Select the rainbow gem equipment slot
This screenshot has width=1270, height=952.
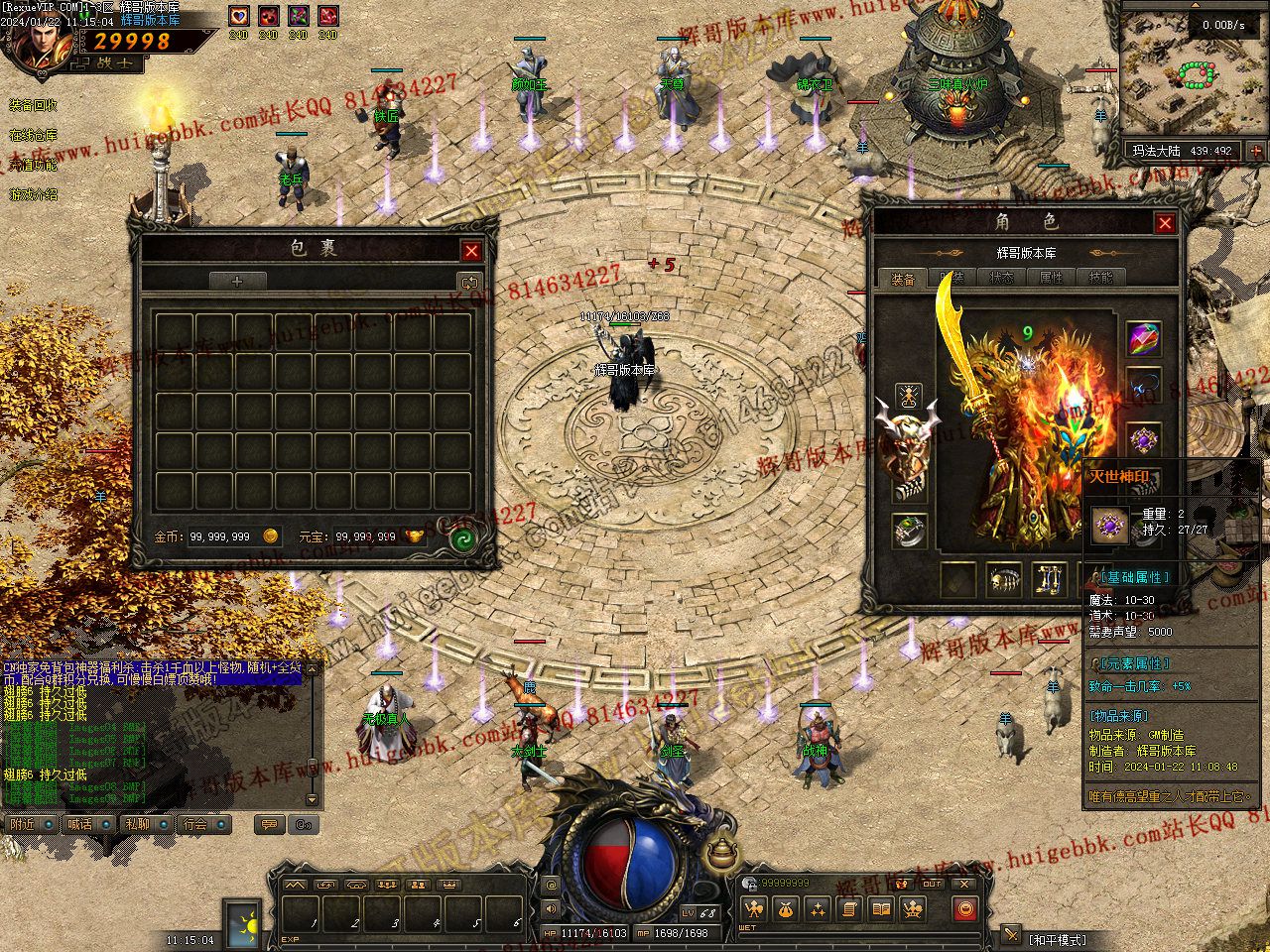pyautogui.click(x=1144, y=339)
